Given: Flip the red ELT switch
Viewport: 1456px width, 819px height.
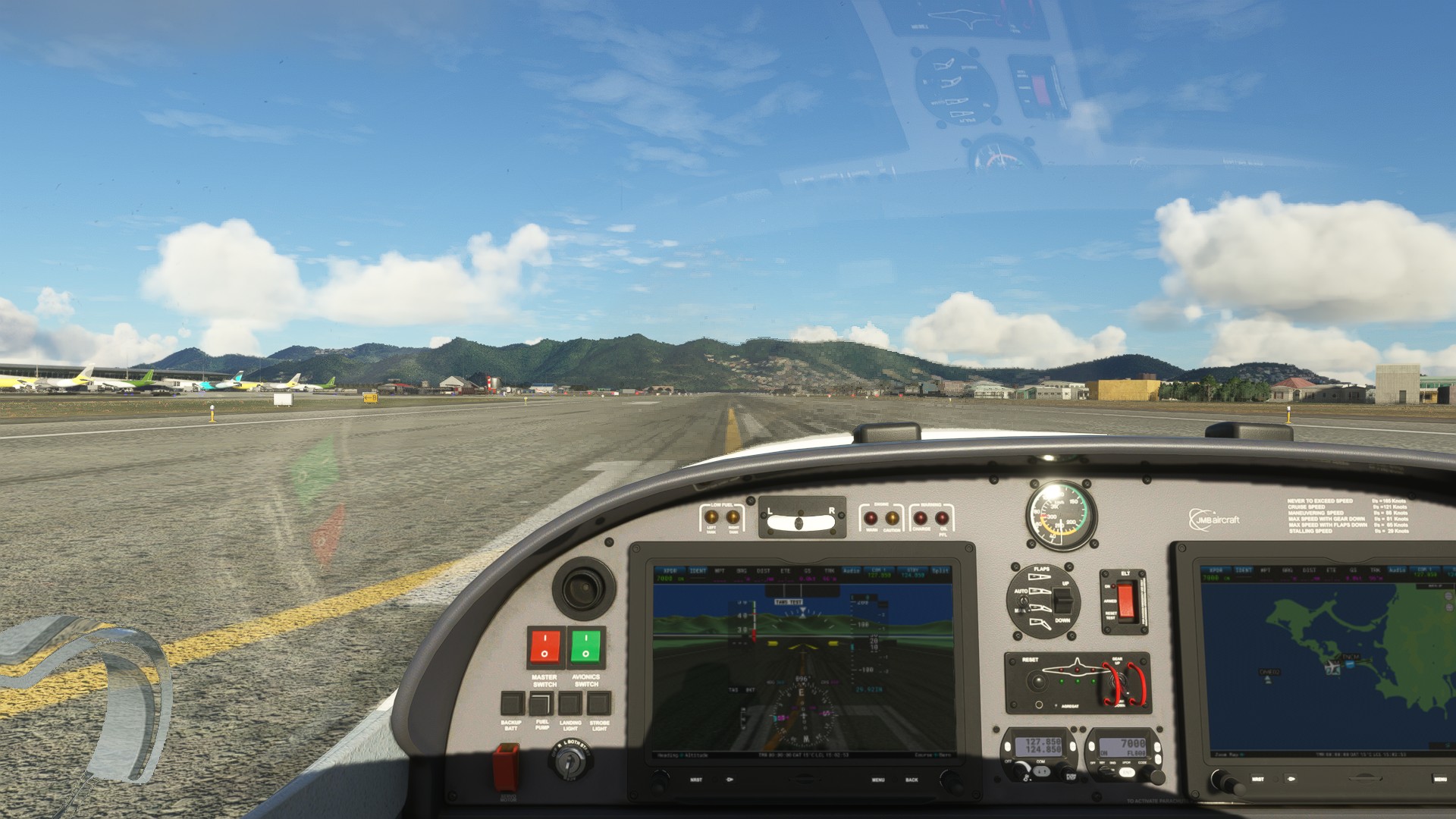Looking at the screenshot, I should [x=1125, y=600].
